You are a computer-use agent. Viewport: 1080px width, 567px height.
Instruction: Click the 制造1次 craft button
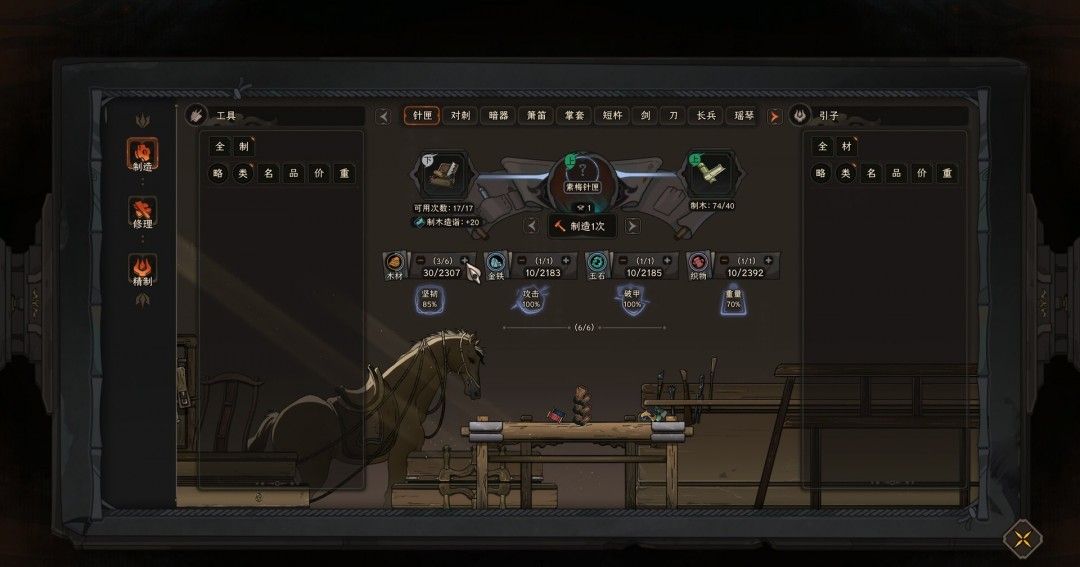(580, 225)
